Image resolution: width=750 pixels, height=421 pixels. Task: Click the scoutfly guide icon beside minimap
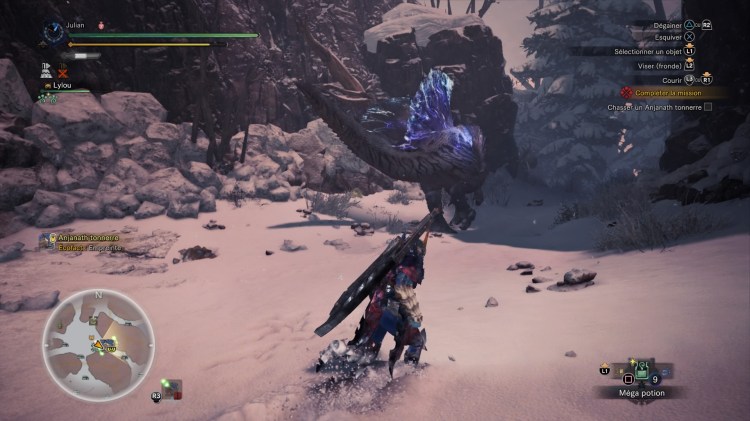pos(171,387)
